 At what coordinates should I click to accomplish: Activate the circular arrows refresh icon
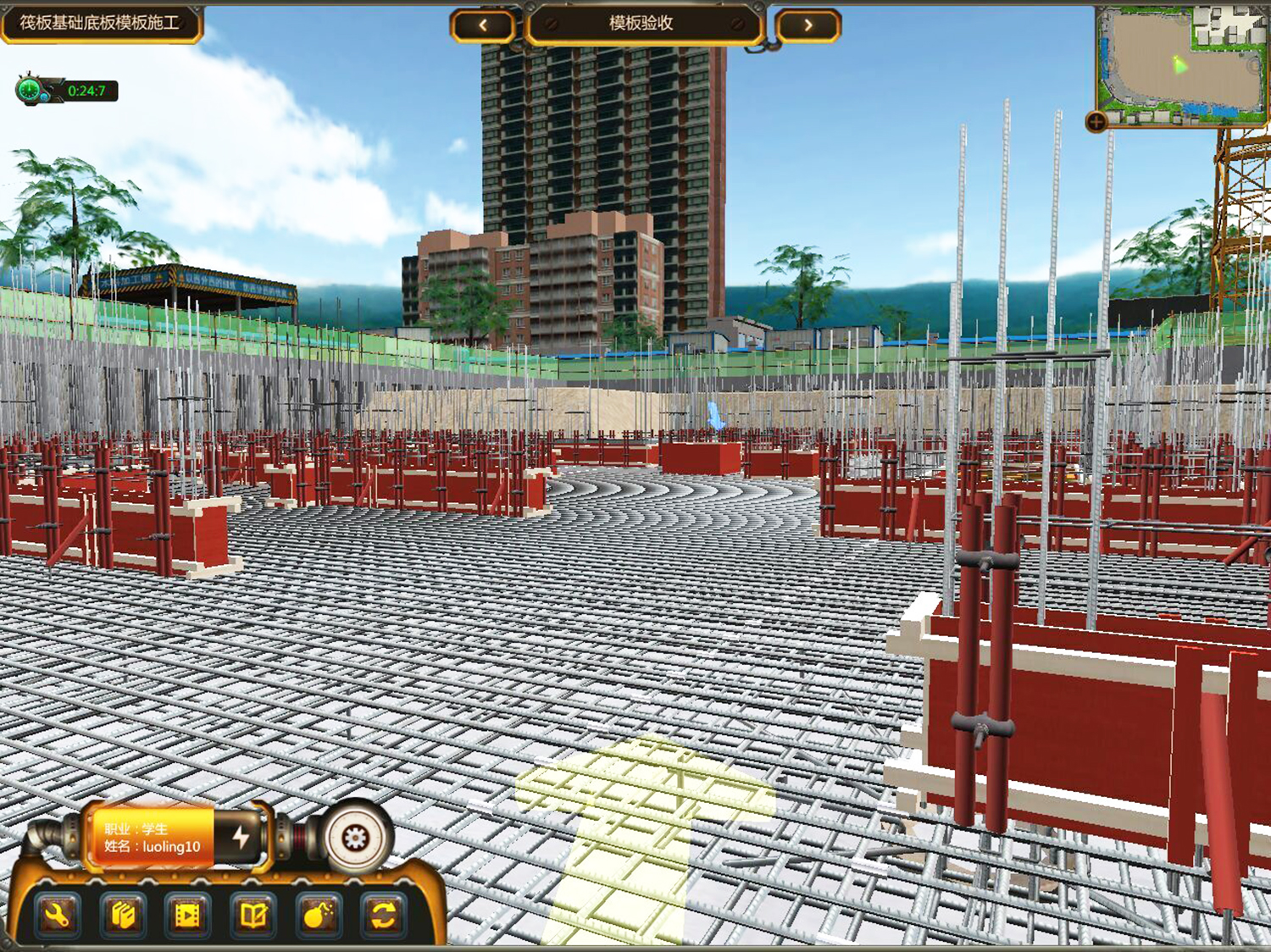tap(383, 916)
